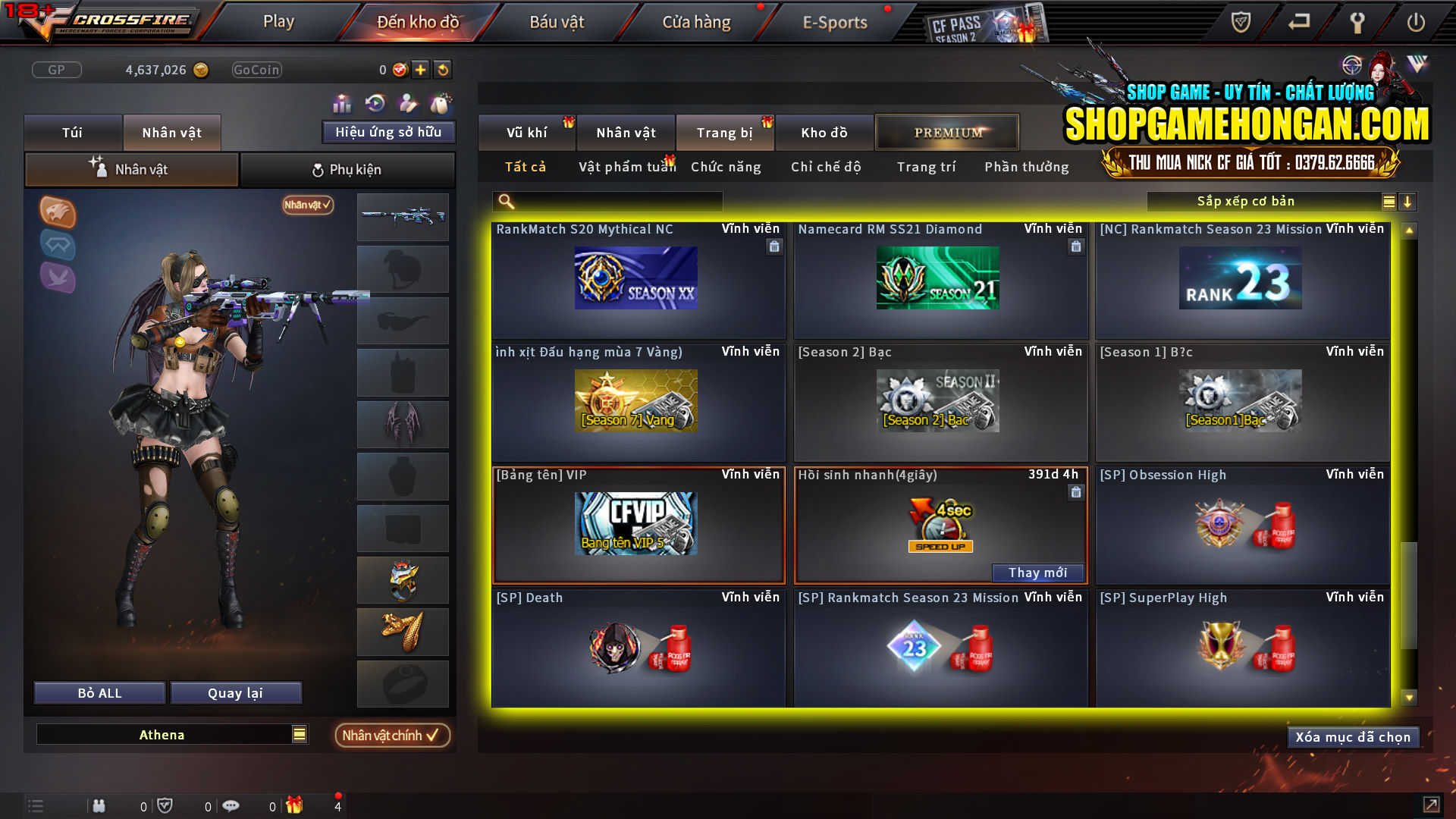This screenshot has width=1456, height=819.
Task: Switch to the PREMIUM inventory tab
Action: [x=946, y=132]
